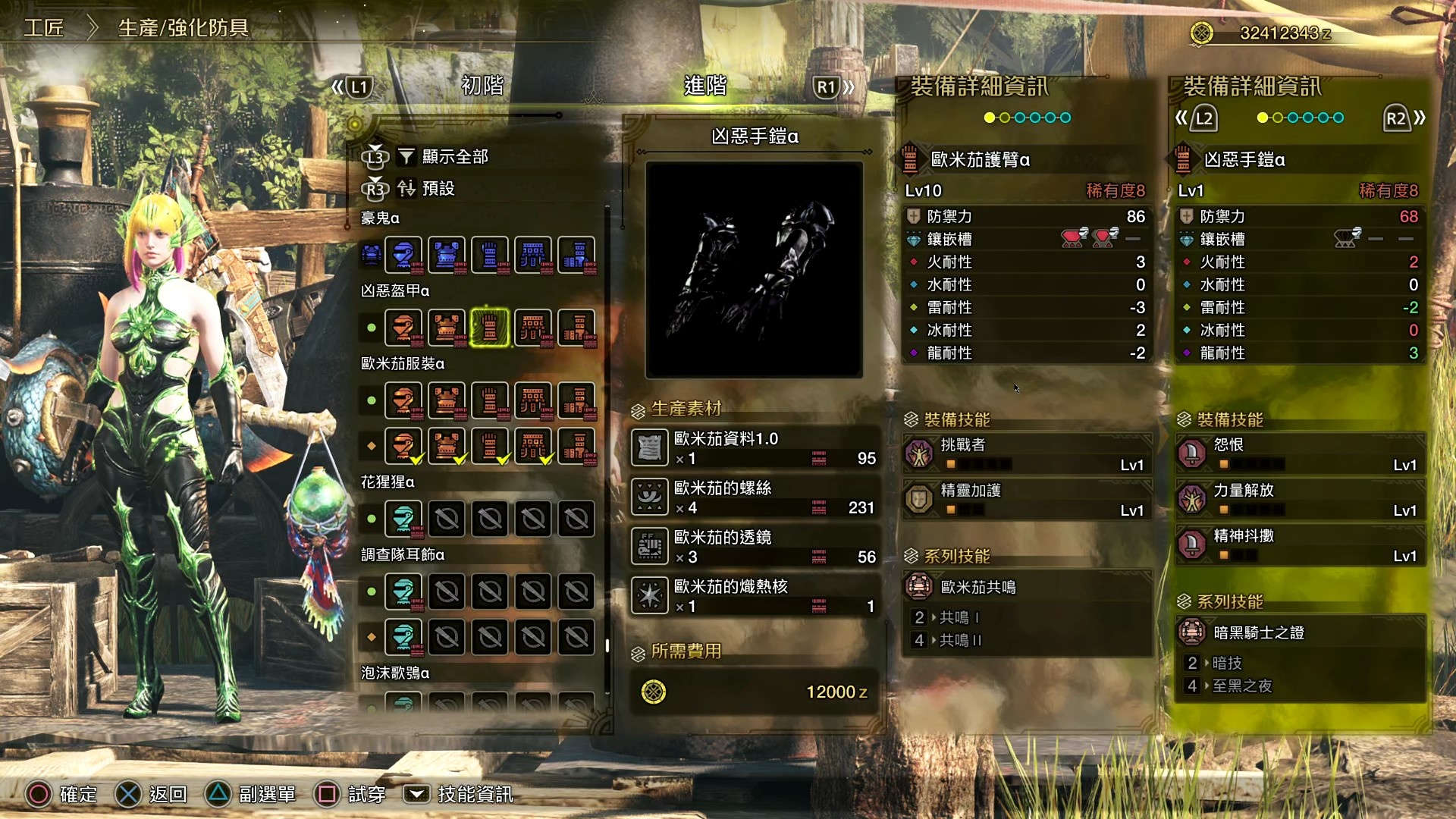View the 挑戰者 skill entry
The width and height of the screenshot is (1456, 819).
point(1028,453)
